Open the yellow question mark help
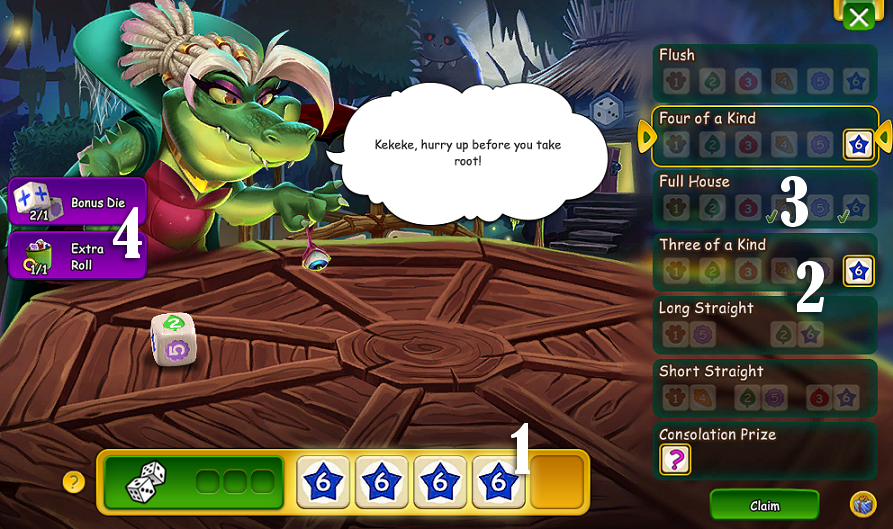 [x=74, y=482]
